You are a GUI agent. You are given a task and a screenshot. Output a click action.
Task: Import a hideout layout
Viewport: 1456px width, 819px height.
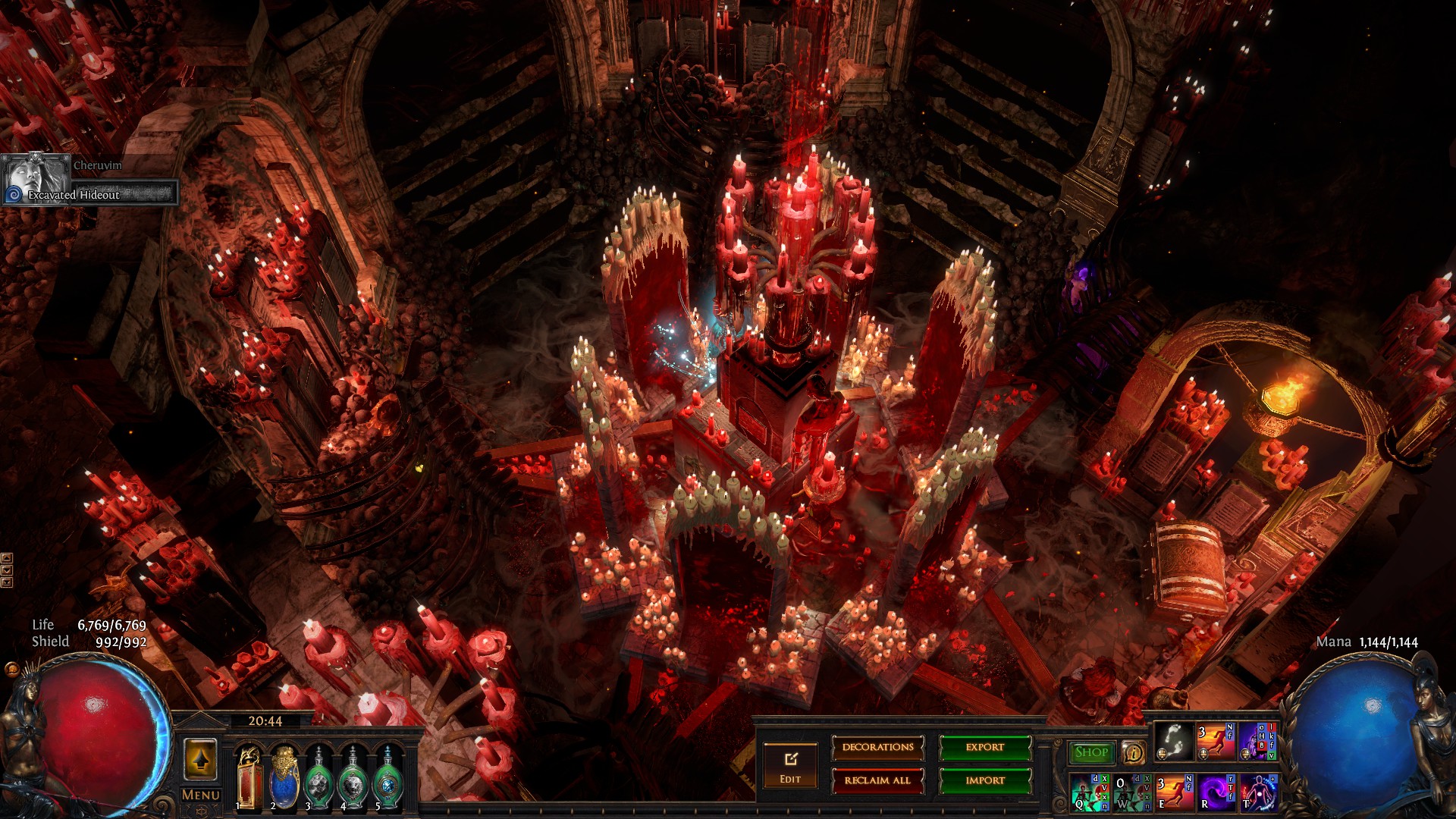click(985, 780)
